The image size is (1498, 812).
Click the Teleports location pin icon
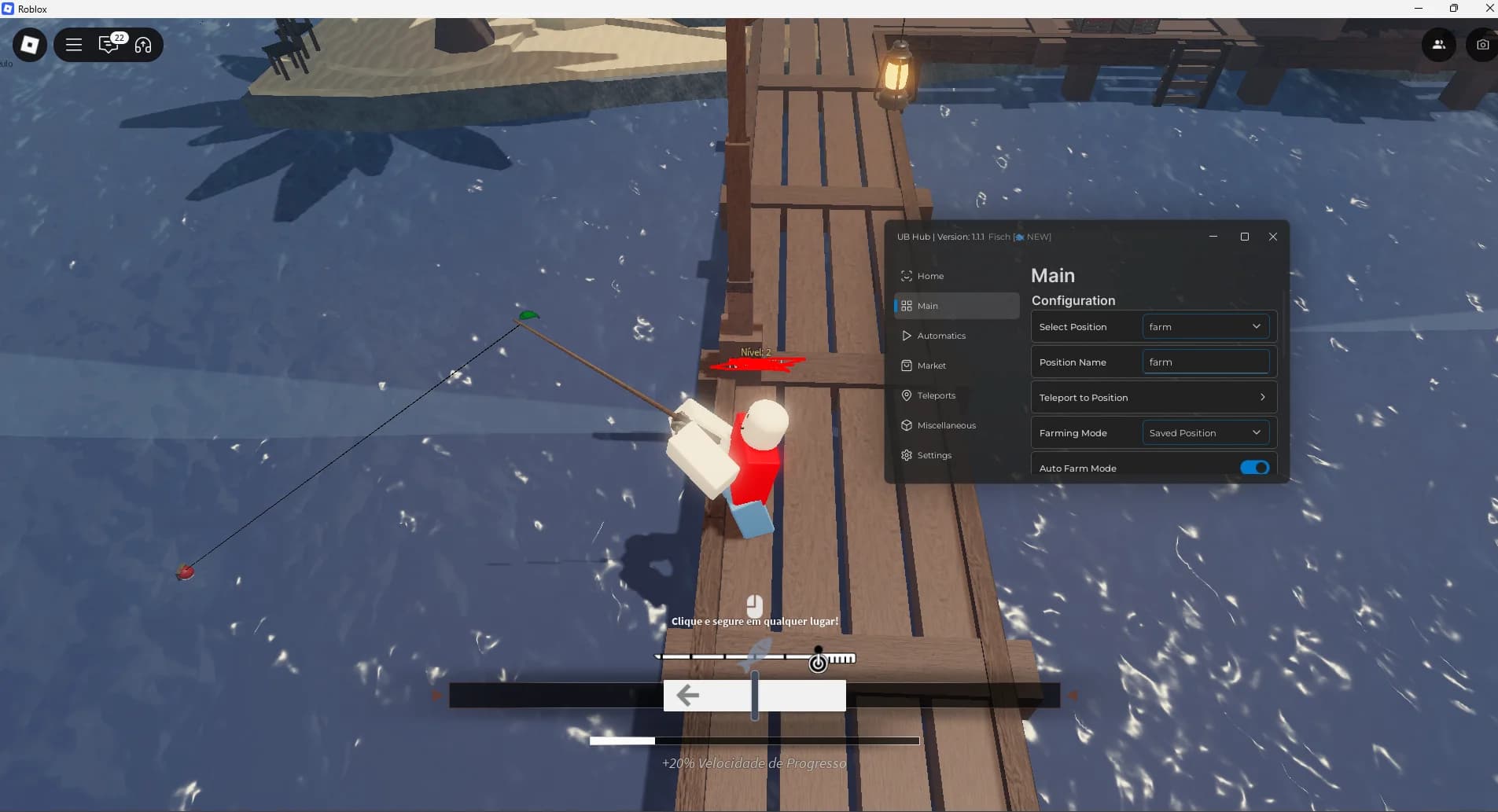pyautogui.click(x=906, y=395)
